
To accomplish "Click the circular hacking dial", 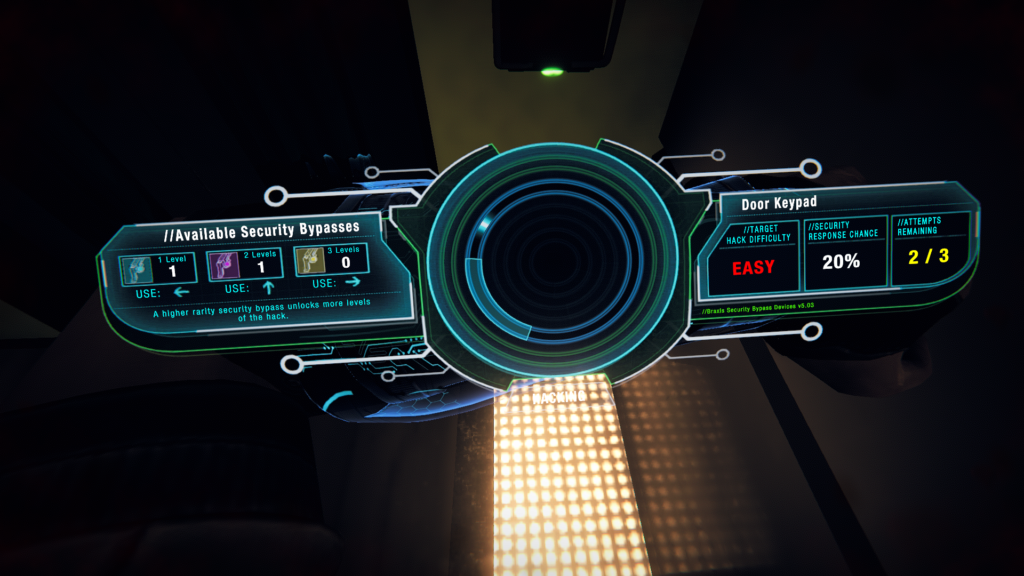I will [x=514, y=261].
